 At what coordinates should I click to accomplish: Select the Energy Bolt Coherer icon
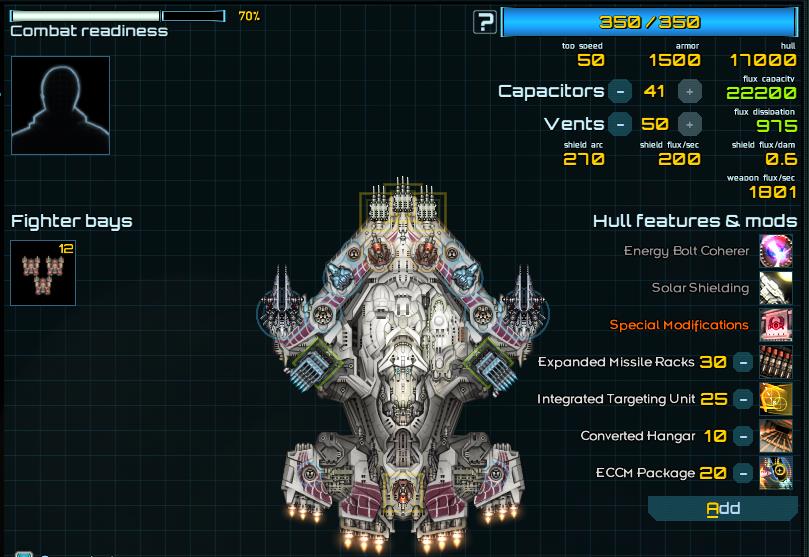(776, 251)
